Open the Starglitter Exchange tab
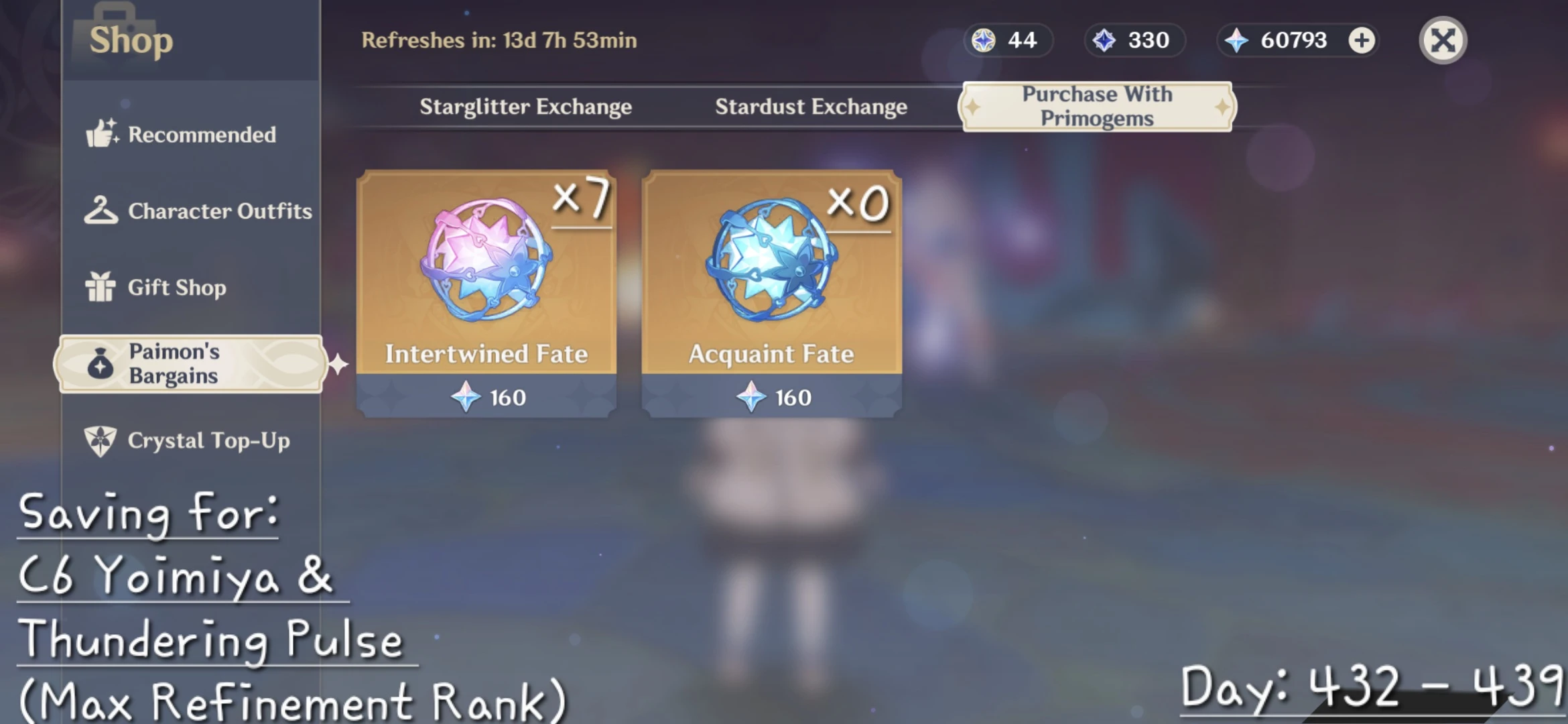1568x724 pixels. pos(526,106)
